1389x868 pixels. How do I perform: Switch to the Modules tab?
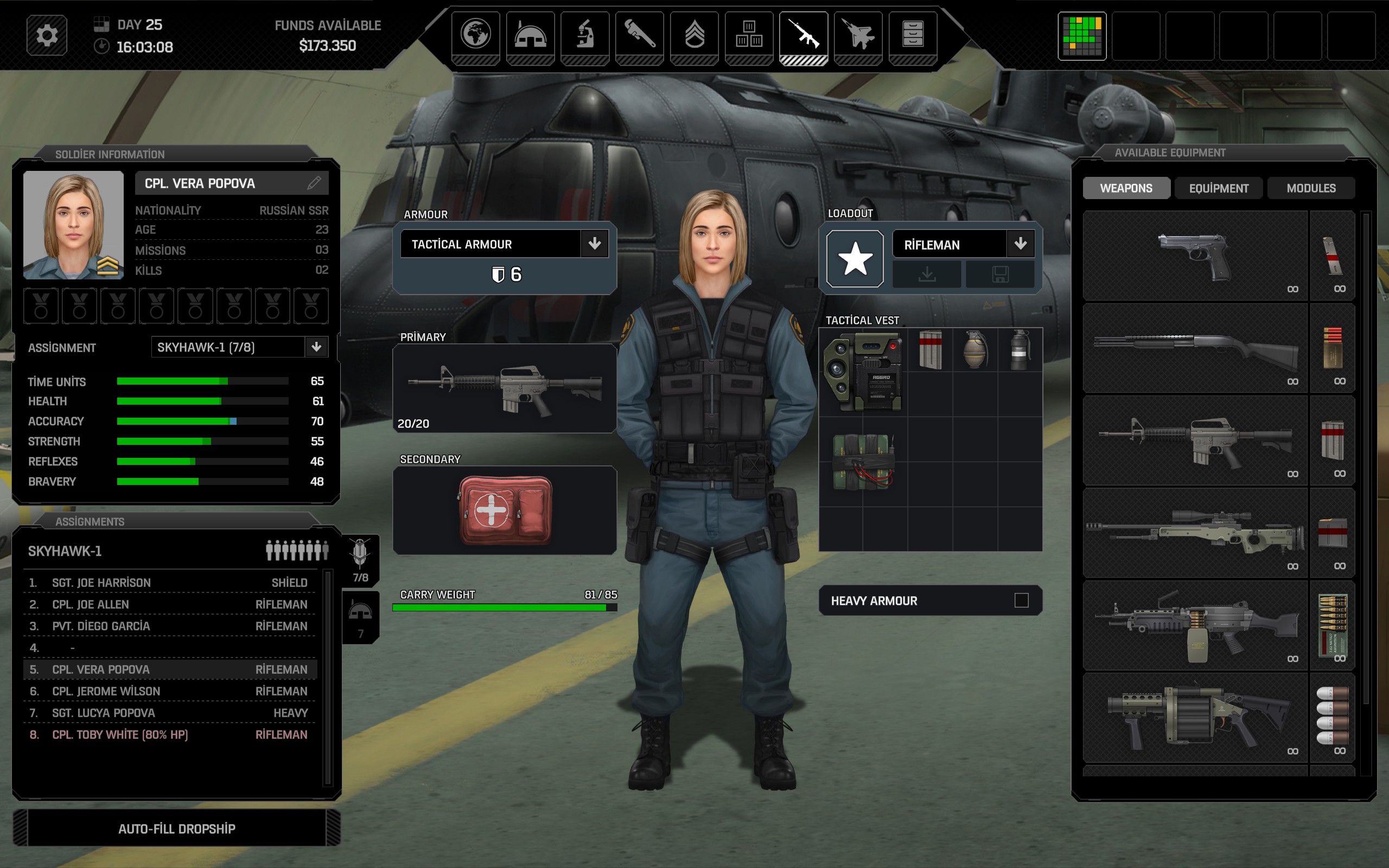(x=1311, y=188)
